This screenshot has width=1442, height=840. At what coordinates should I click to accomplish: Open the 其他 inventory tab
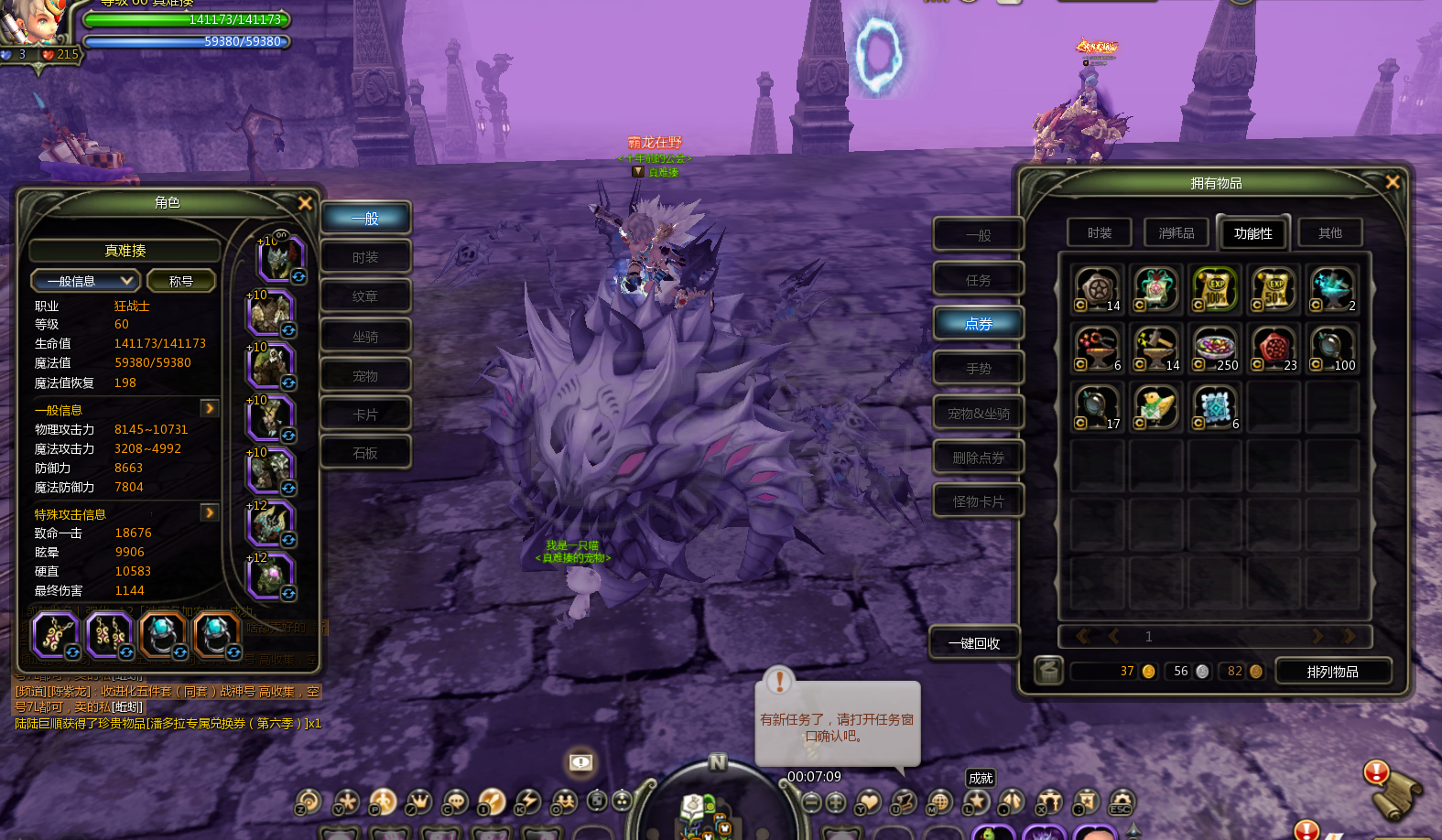tap(1329, 233)
